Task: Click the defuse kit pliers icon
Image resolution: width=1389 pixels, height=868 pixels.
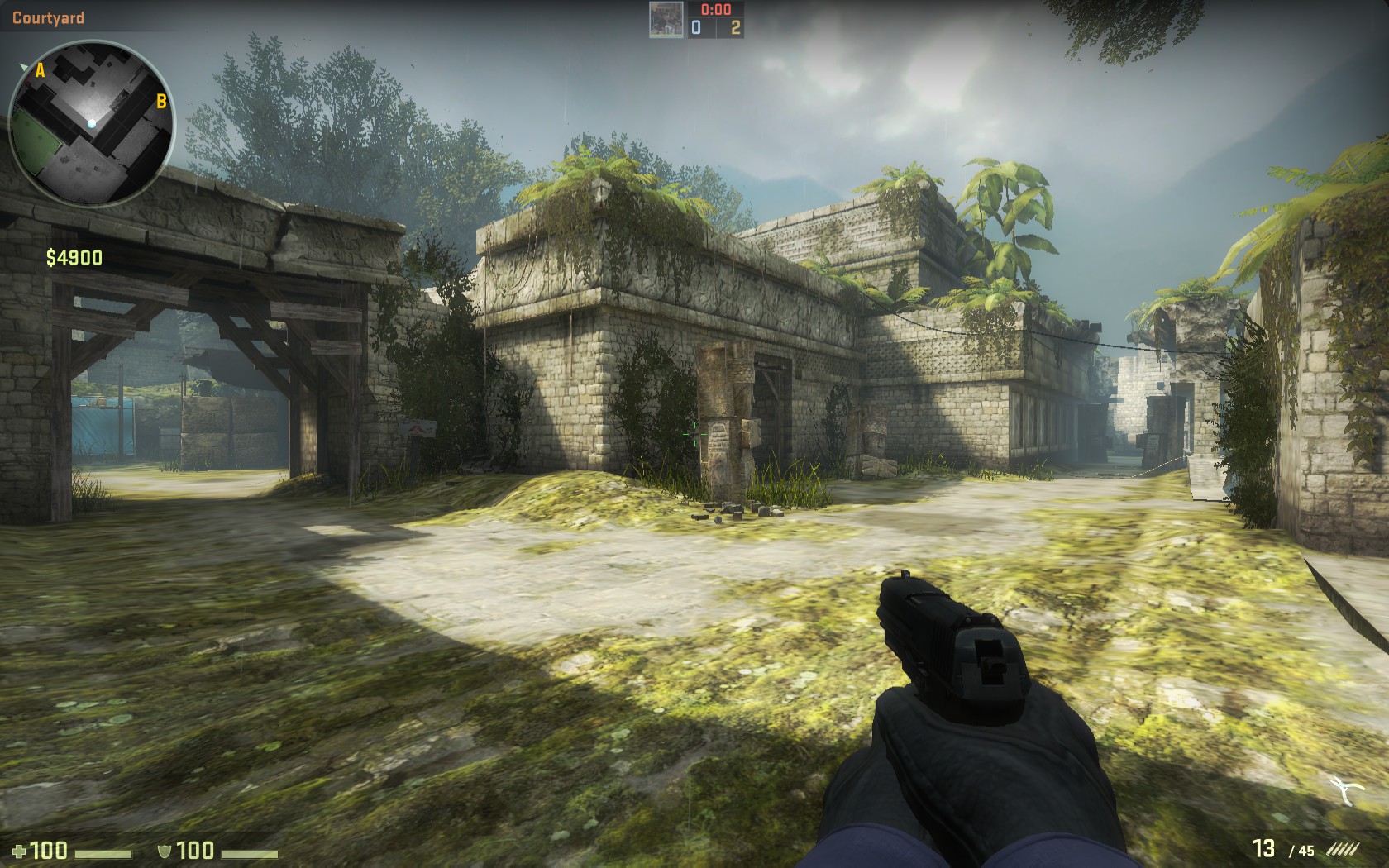Action: 1348,791
